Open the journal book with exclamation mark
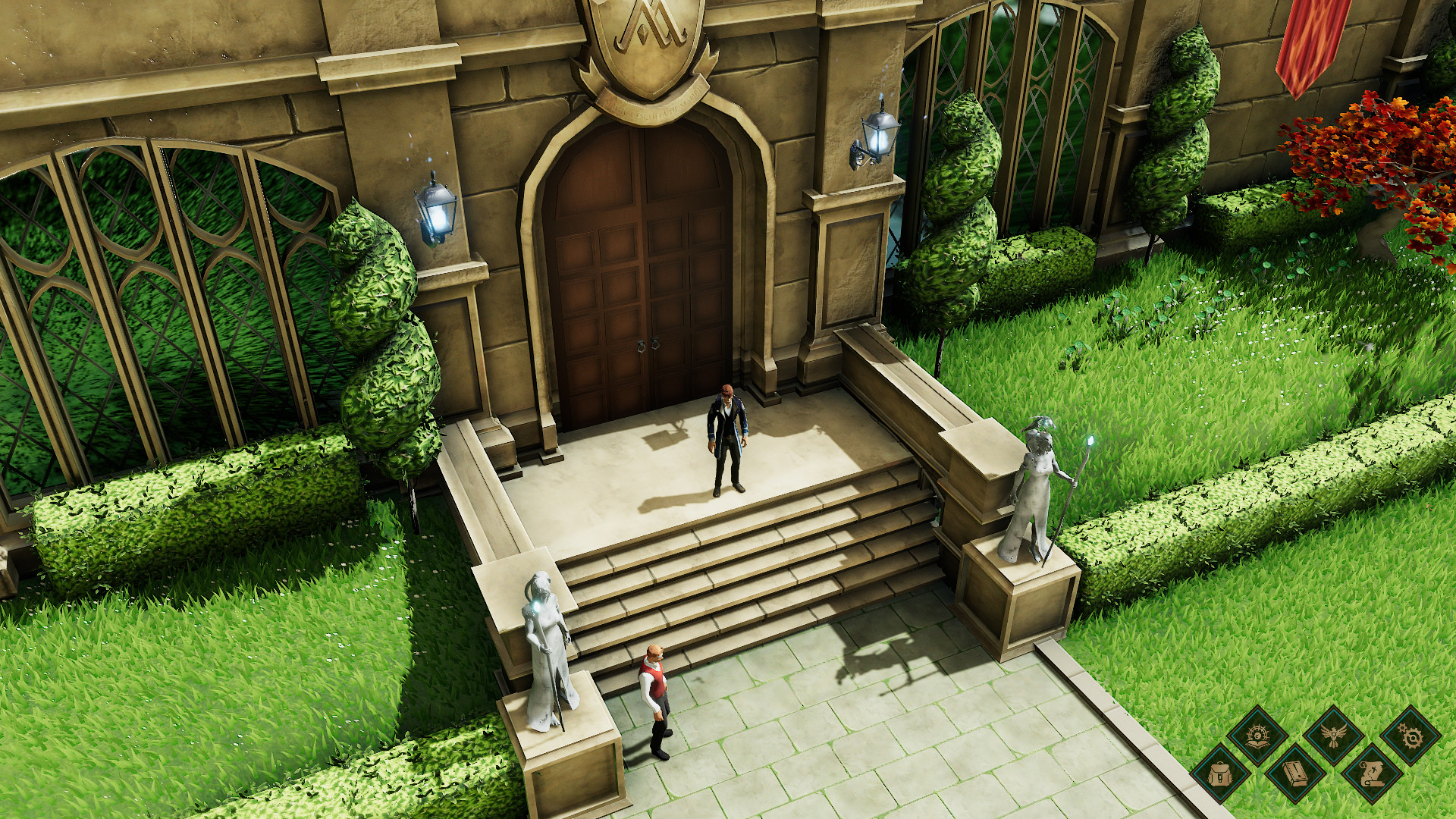 tap(1296, 775)
